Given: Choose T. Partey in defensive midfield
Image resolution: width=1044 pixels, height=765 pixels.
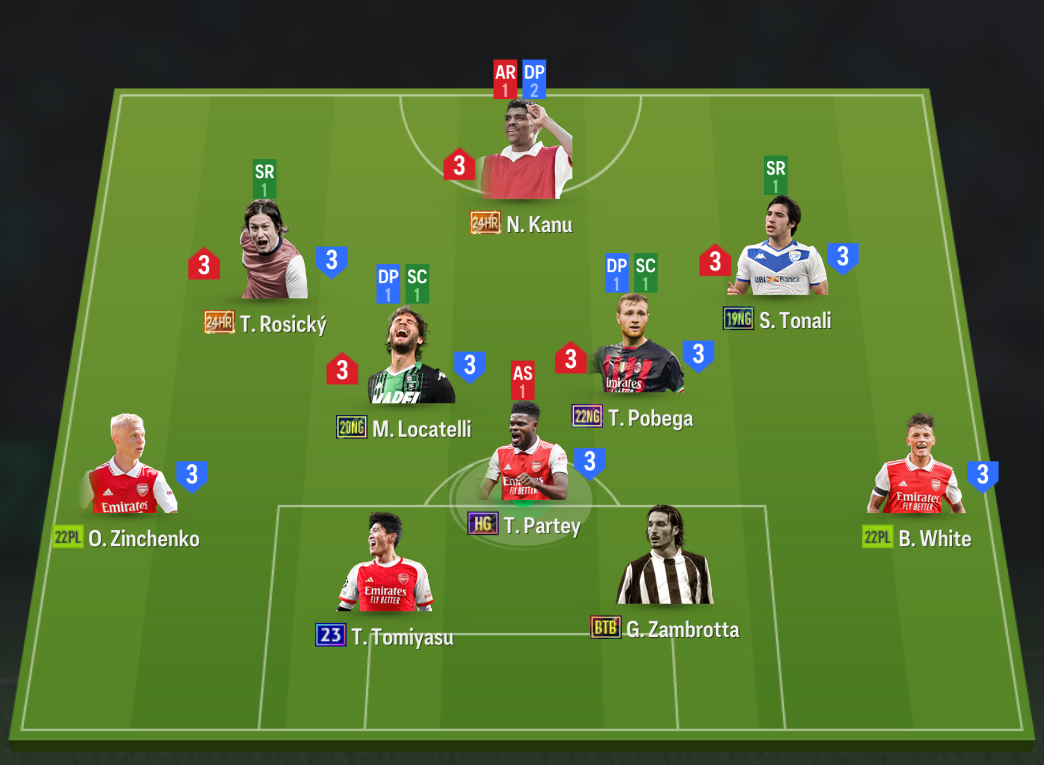Looking at the screenshot, I should click(x=526, y=455).
